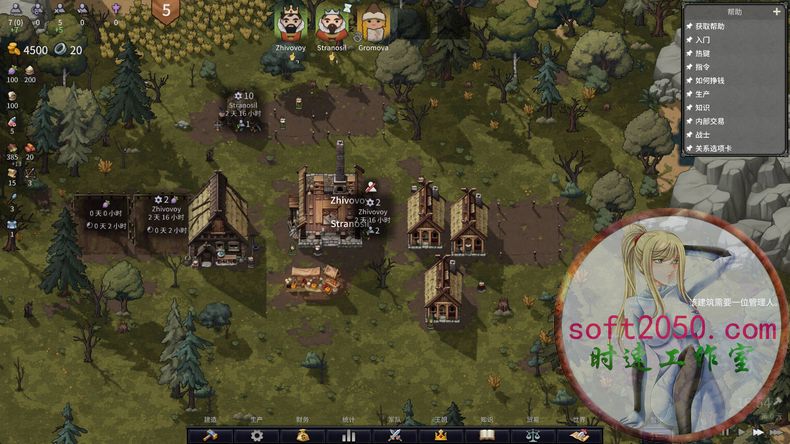Open the 世界 world map menu
790x444 pixels.
(x=579, y=435)
